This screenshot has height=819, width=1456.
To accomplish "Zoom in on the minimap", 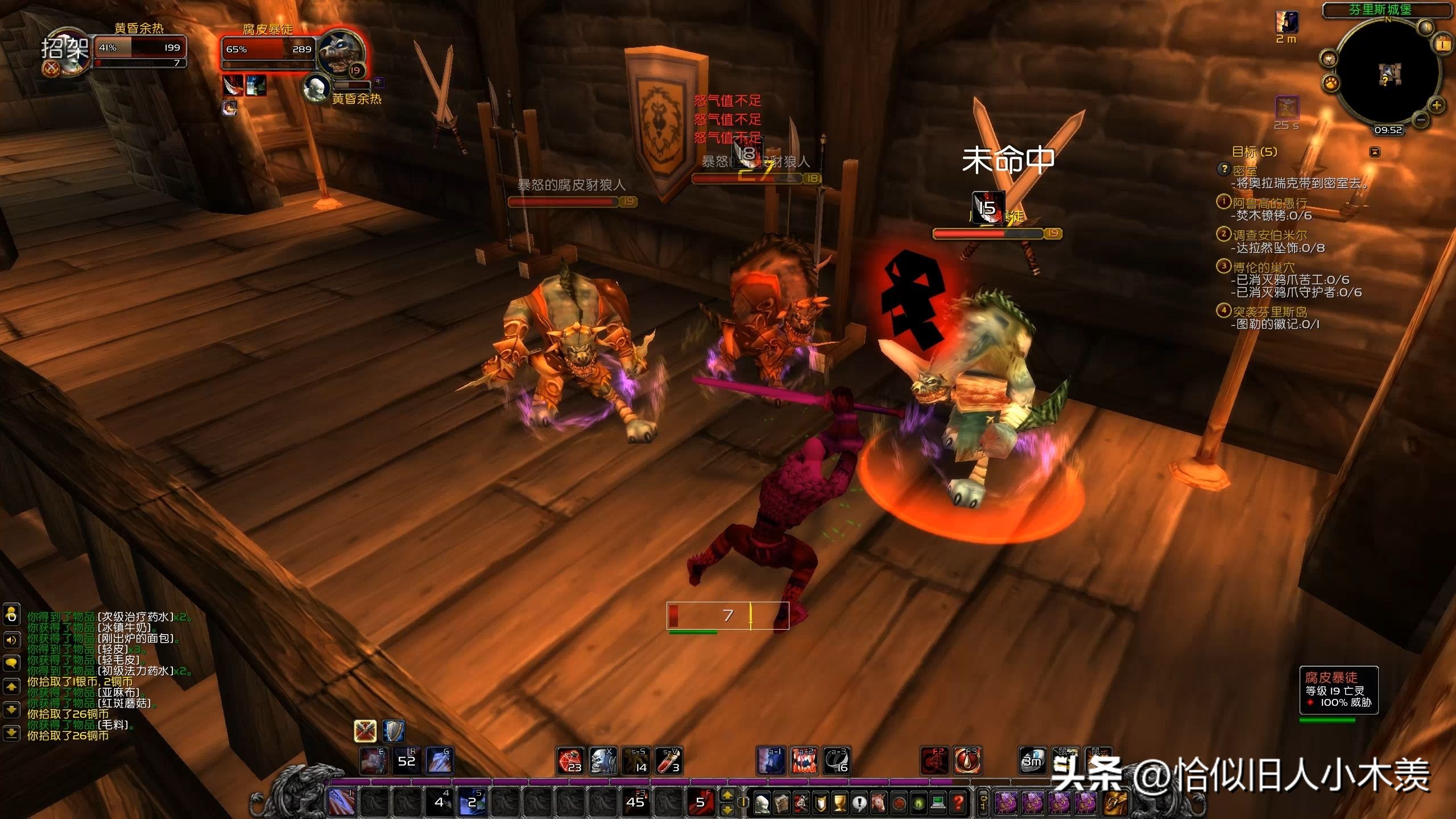I will click(1437, 105).
